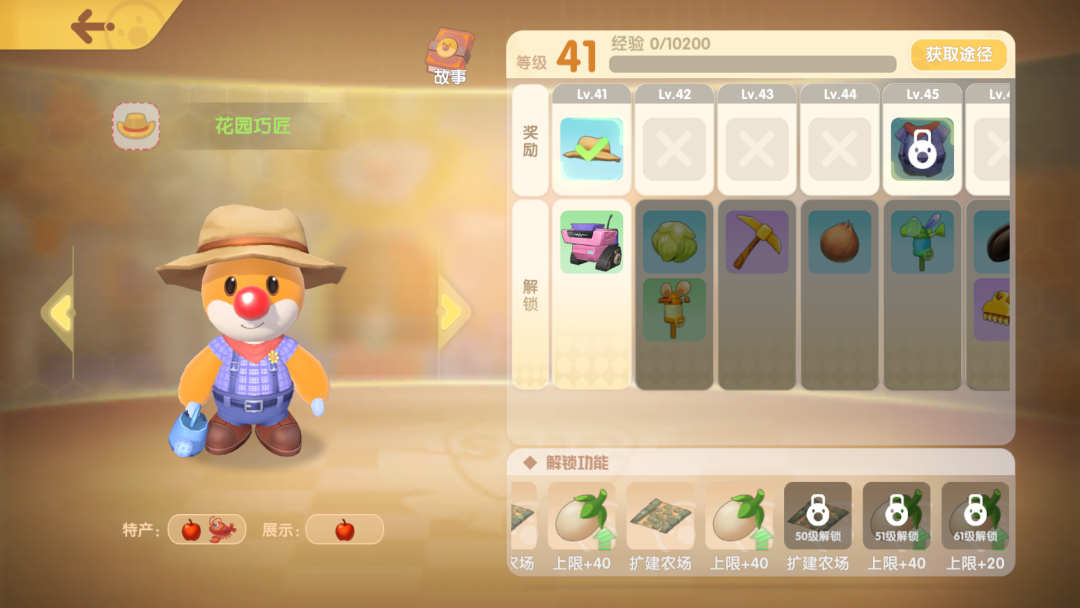View the brown onion unlock item
This screenshot has width=1080, height=608.
pyautogui.click(x=839, y=241)
